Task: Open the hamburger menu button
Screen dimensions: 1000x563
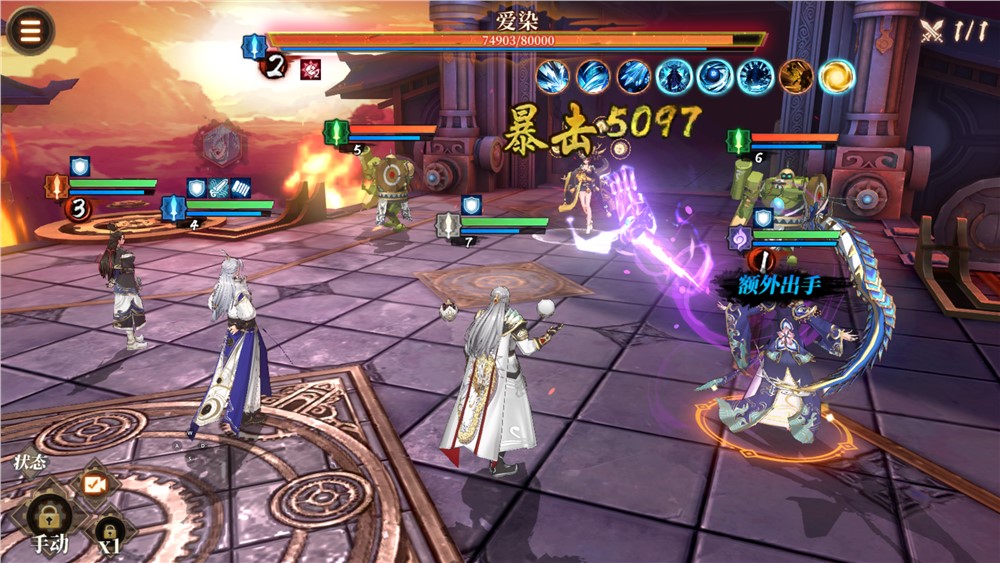Action: click(31, 30)
